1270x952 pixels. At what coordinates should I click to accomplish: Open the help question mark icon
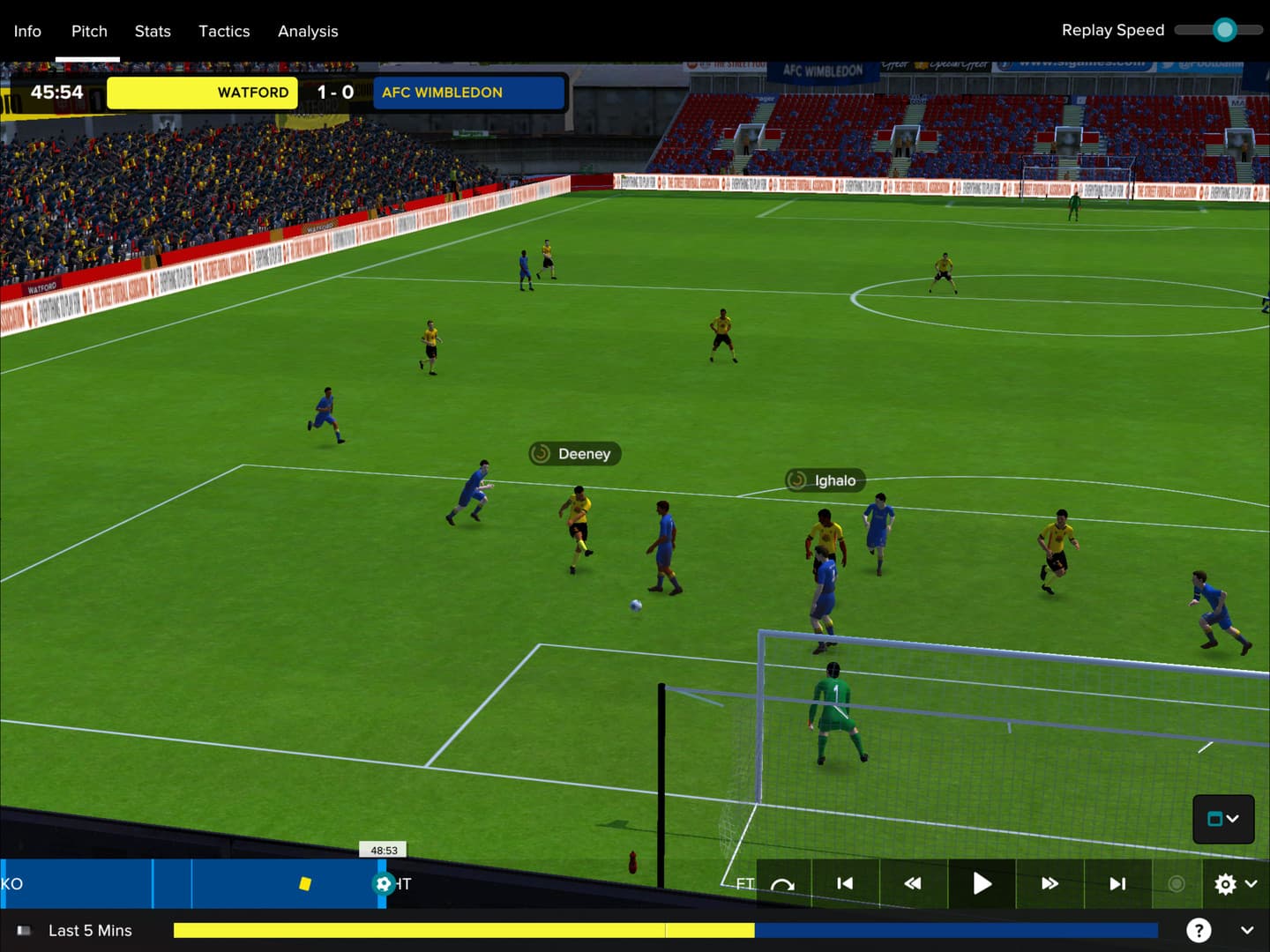[1199, 930]
